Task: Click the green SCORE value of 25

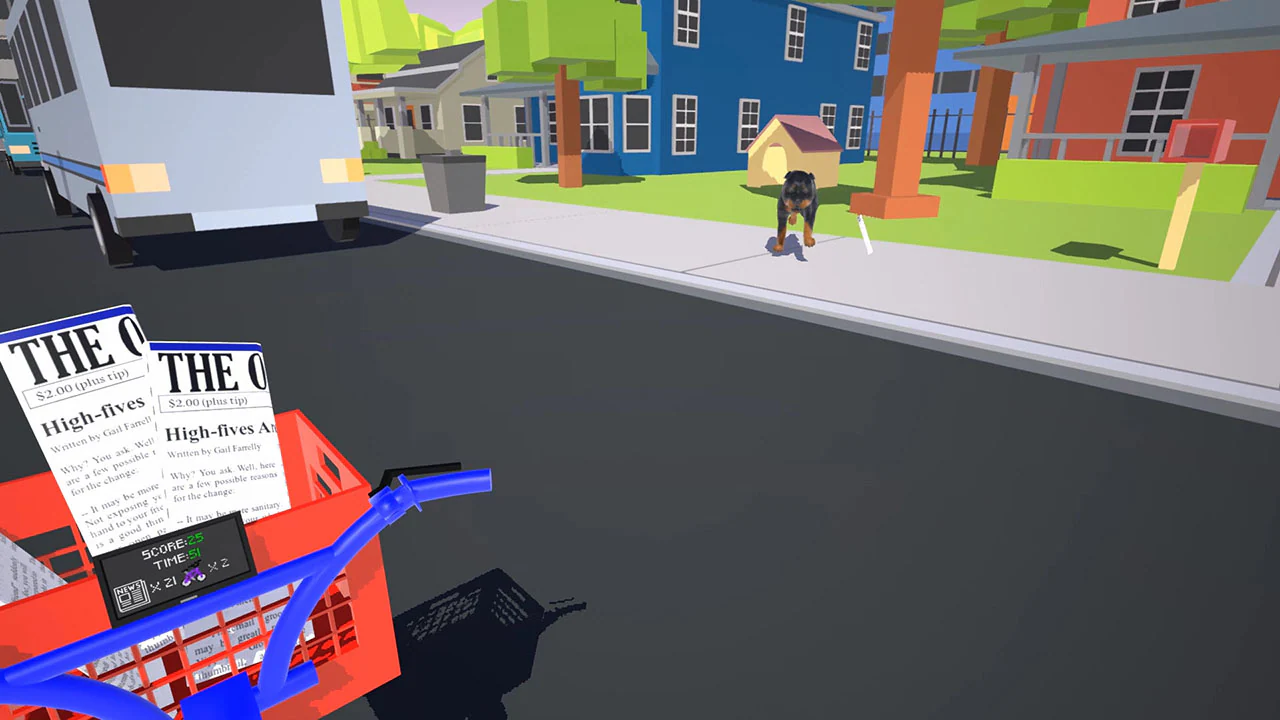Action: point(194,540)
